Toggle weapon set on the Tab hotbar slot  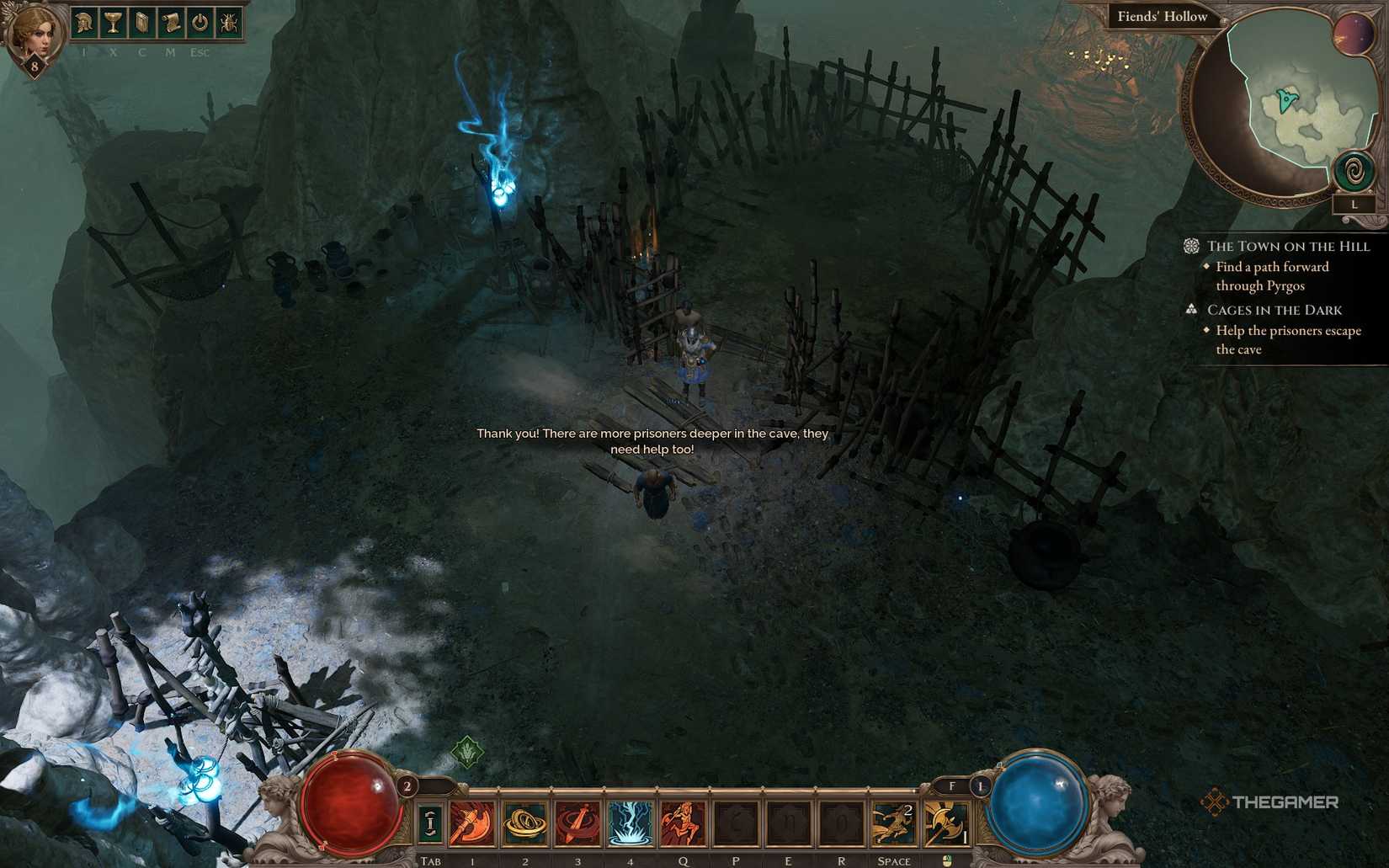point(431,821)
